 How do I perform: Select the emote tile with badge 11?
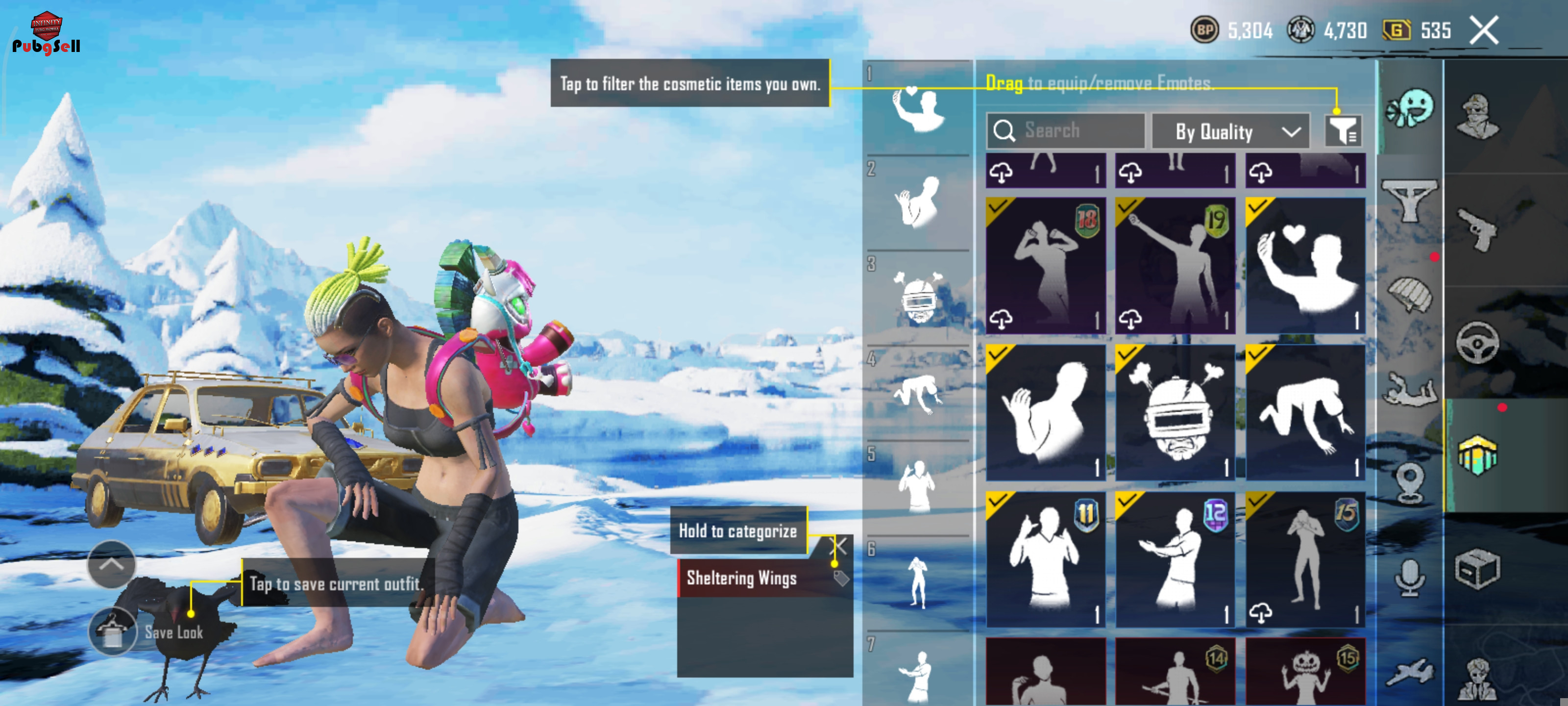click(1045, 559)
